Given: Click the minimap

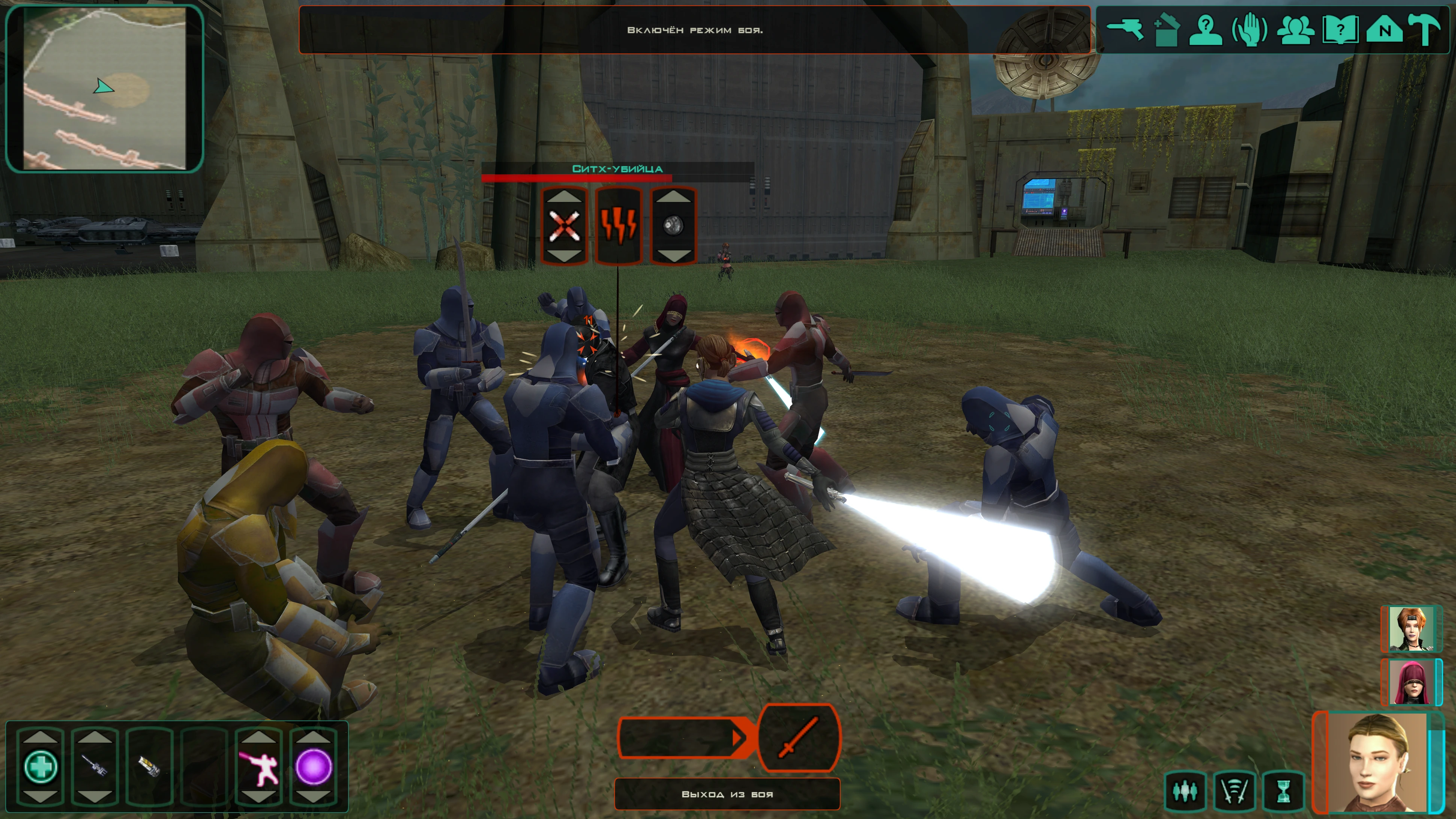Looking at the screenshot, I should (105, 88).
